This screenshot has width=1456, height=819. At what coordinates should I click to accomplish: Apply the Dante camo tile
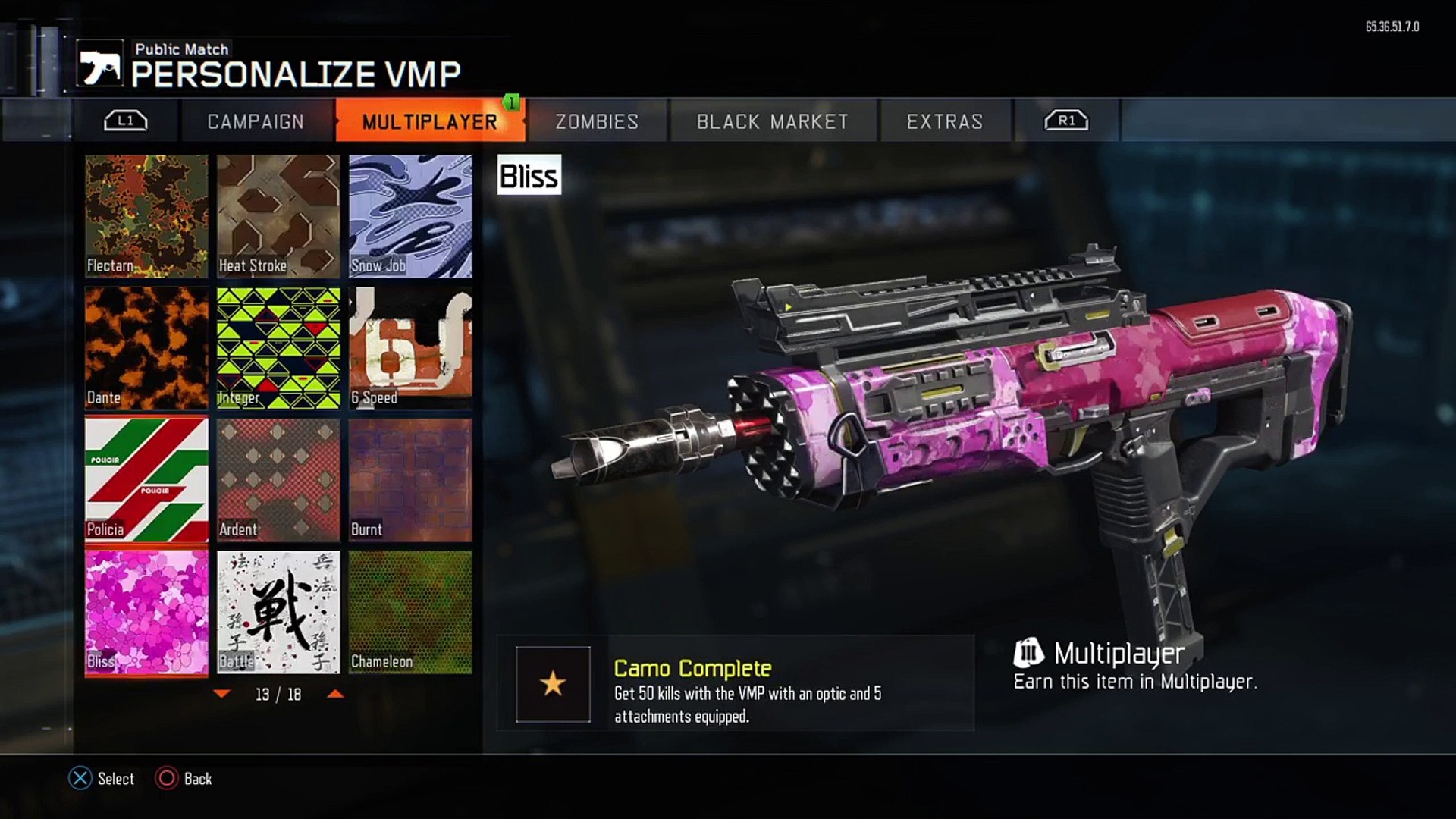coord(146,348)
